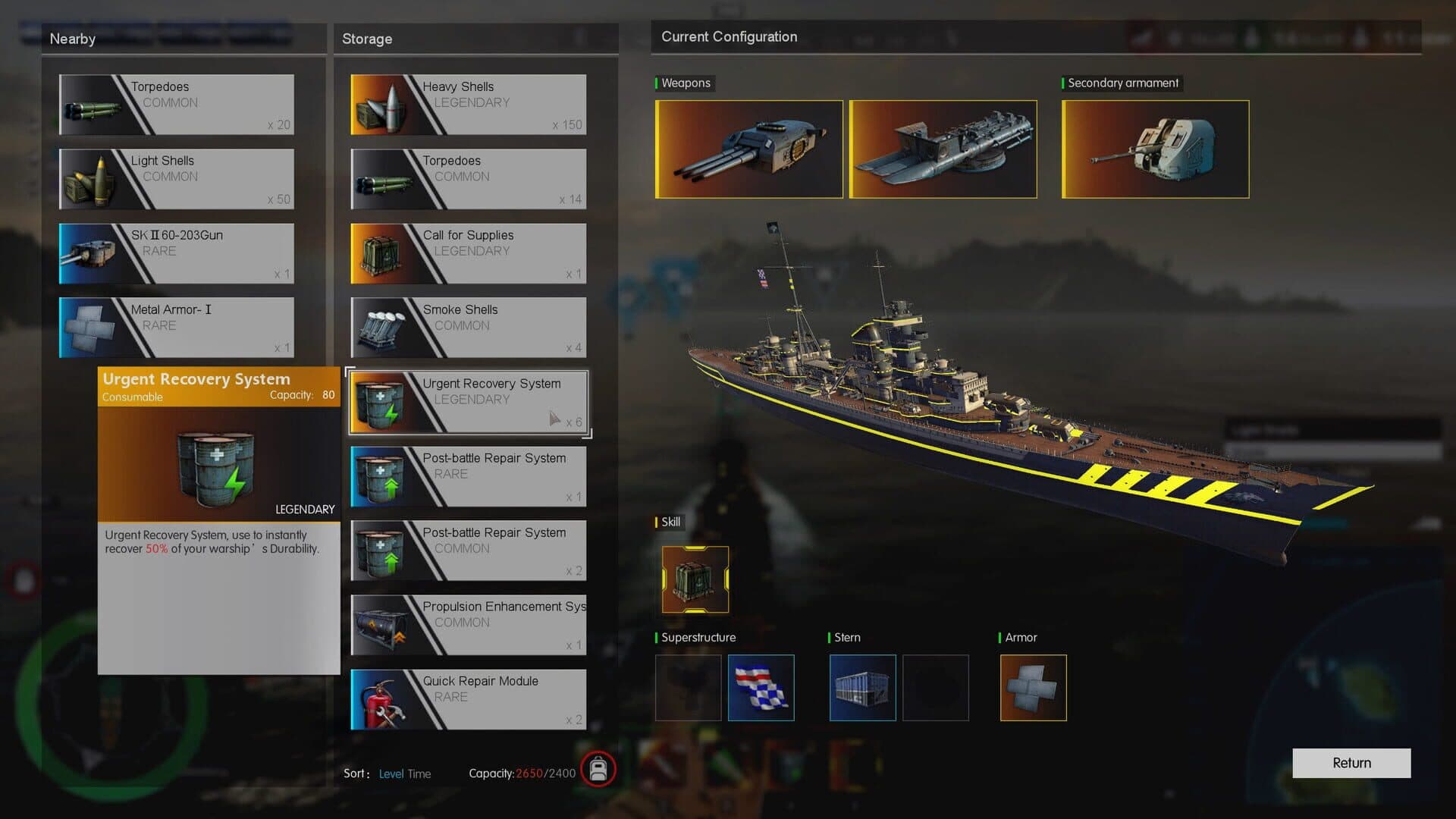Pick the Call for Supplies storage item
The width and height of the screenshot is (1456, 819).
[468, 253]
